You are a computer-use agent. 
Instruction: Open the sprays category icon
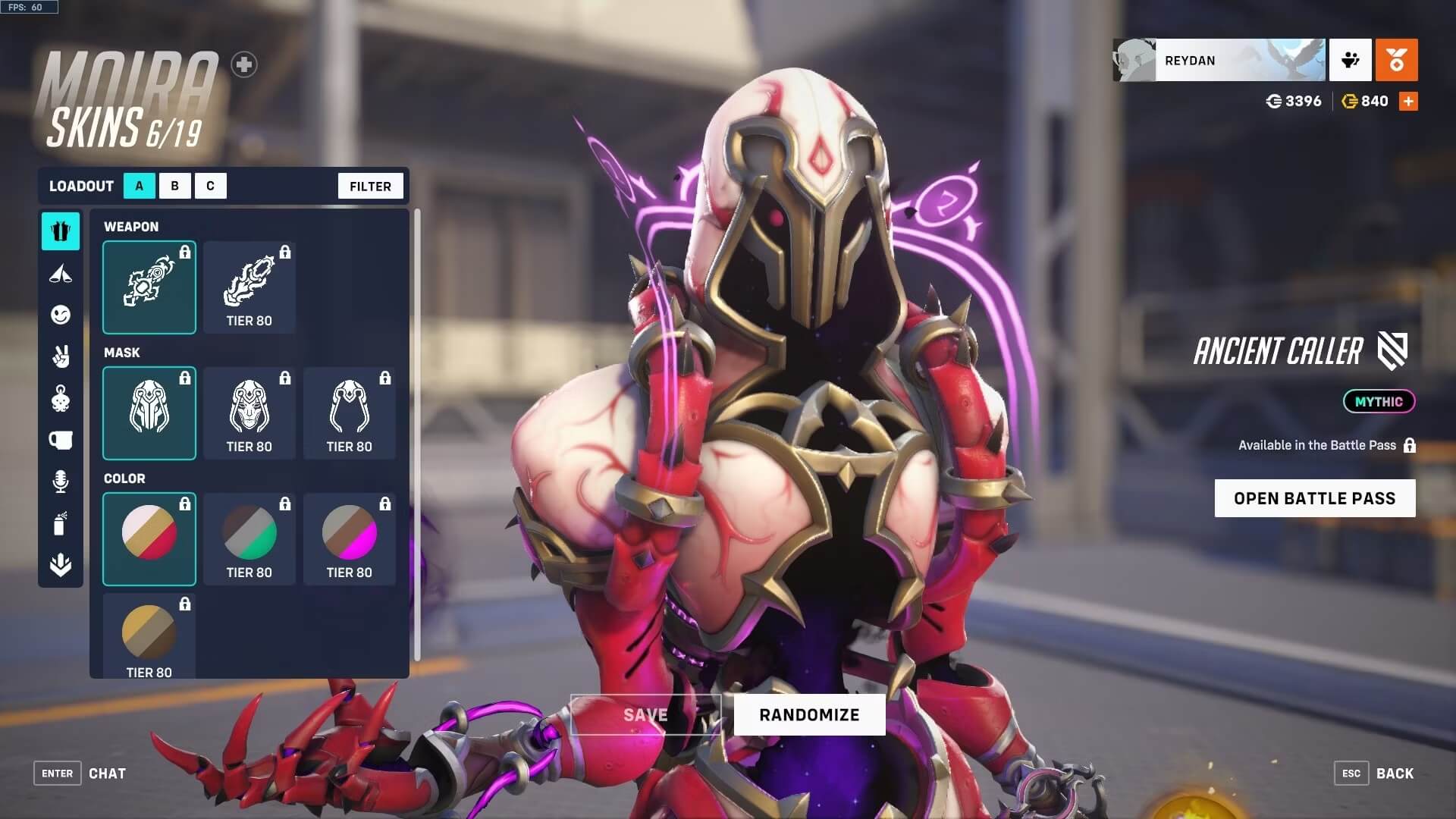point(61,523)
